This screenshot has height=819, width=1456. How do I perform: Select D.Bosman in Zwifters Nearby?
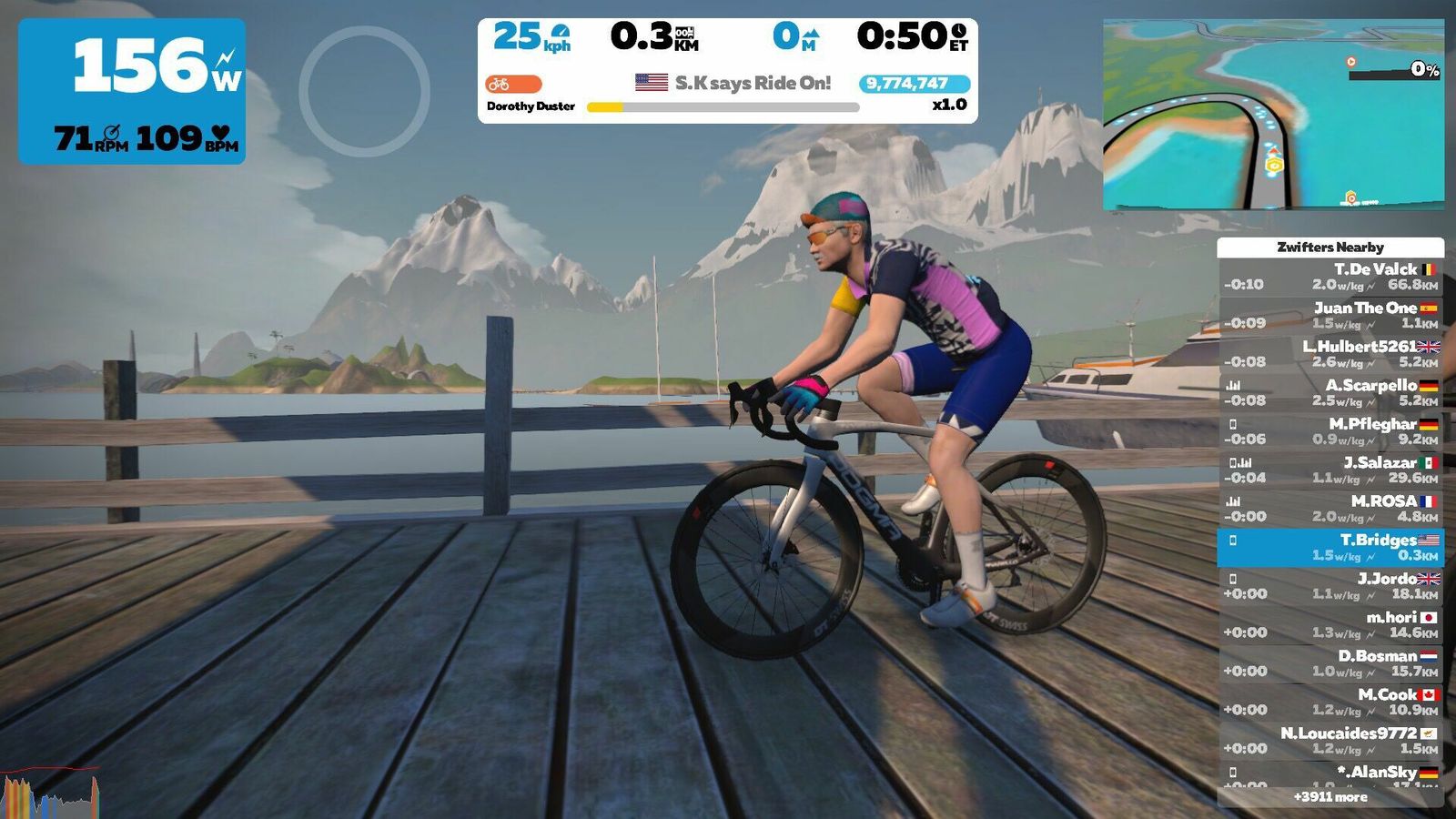pyautogui.click(x=1330, y=663)
